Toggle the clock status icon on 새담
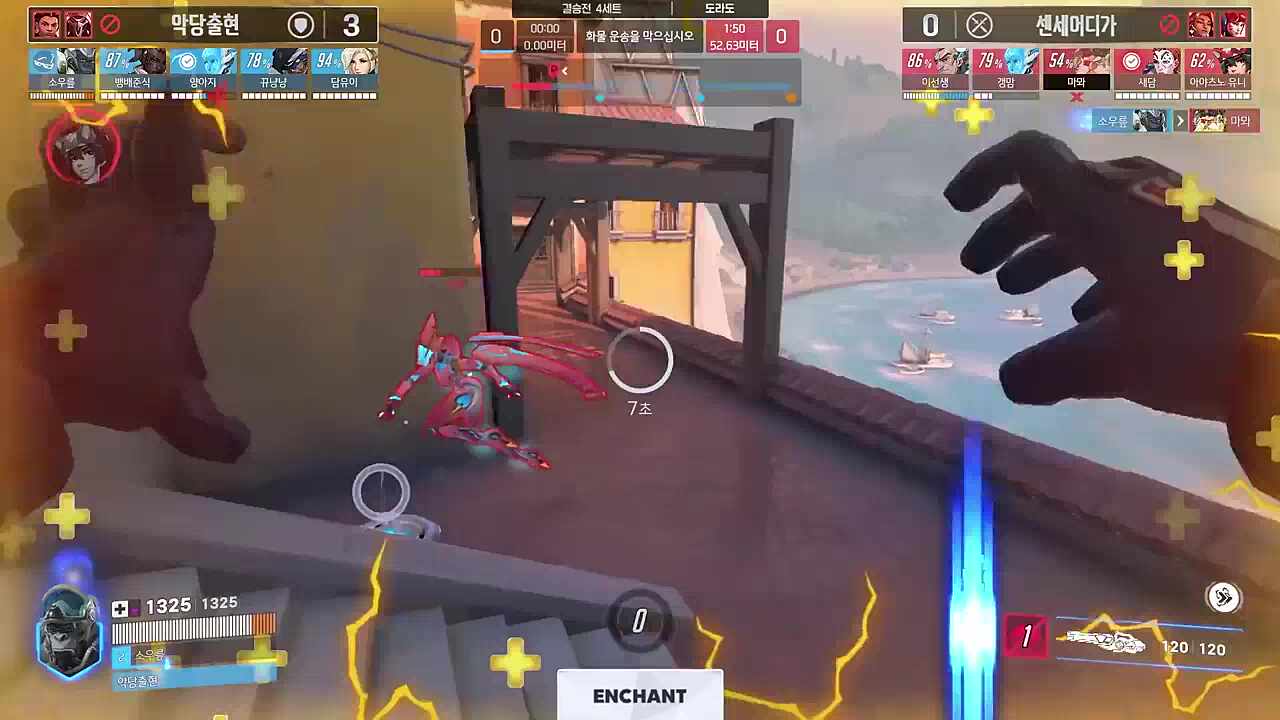The width and height of the screenshot is (1280, 720). click(x=1130, y=58)
